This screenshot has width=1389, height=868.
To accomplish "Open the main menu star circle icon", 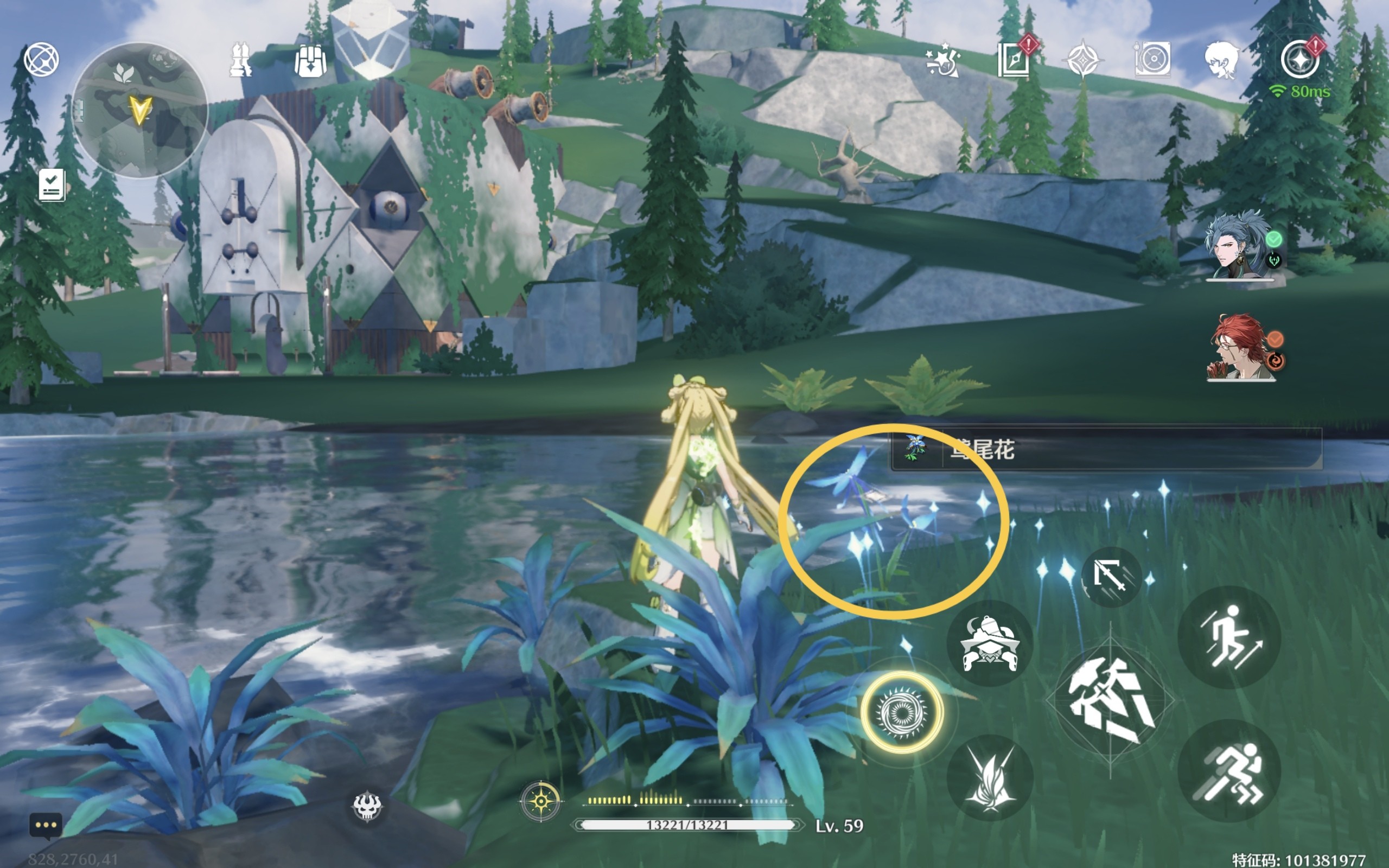I will (x=1299, y=60).
